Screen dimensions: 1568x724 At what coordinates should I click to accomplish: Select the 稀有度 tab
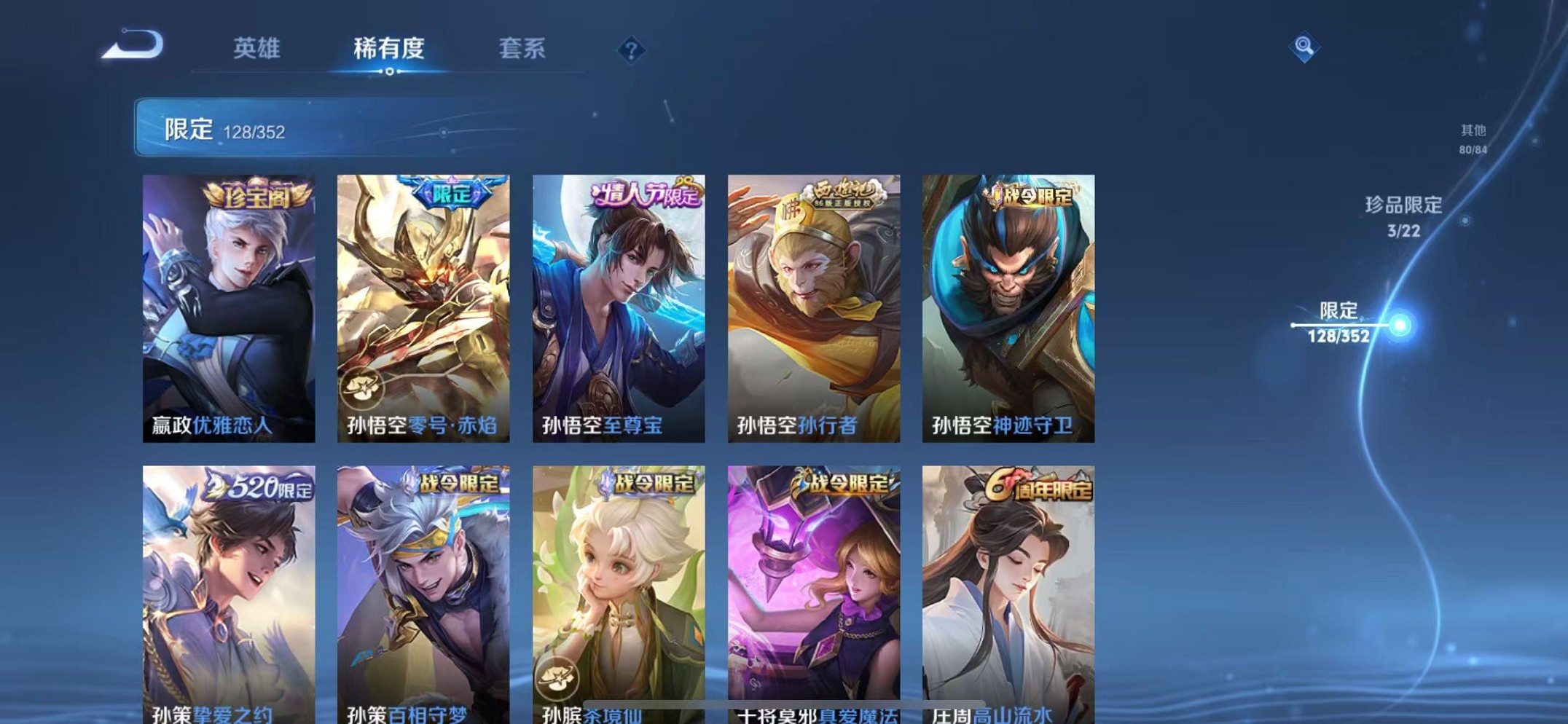pyautogui.click(x=389, y=50)
